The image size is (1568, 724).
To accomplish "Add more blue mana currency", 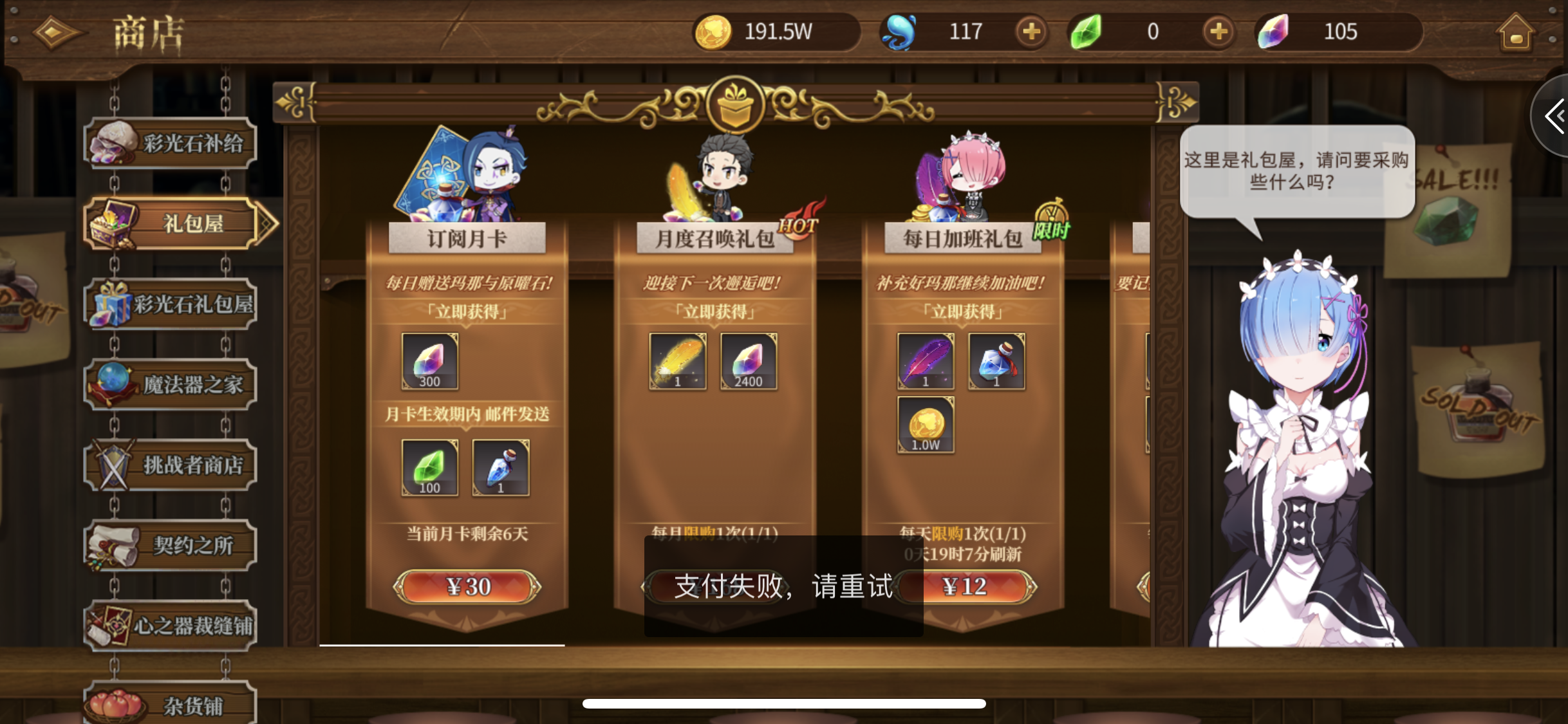I will pyautogui.click(x=1031, y=31).
